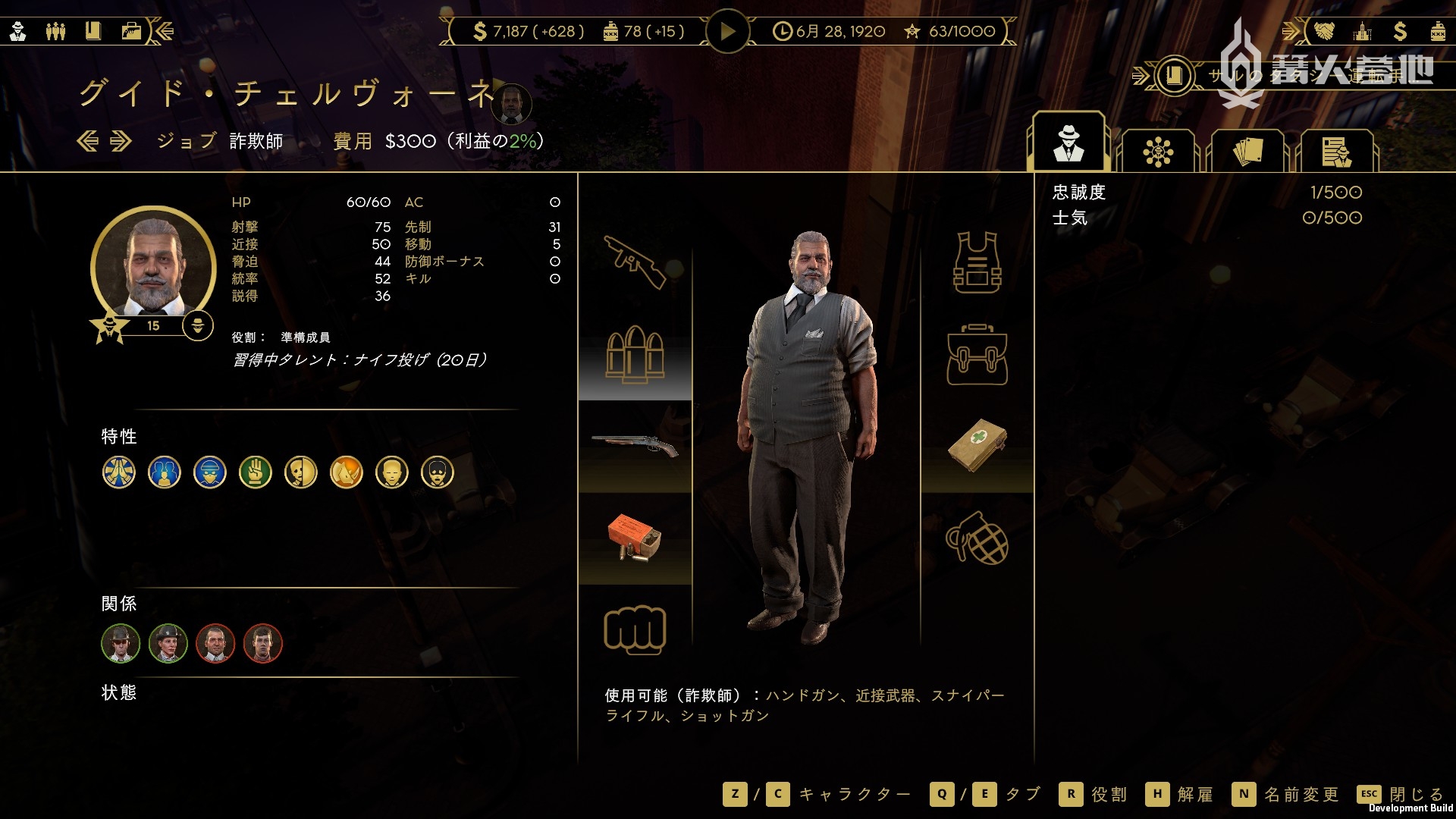Open the grenade equipment slot
1456x819 pixels.
[x=977, y=538]
